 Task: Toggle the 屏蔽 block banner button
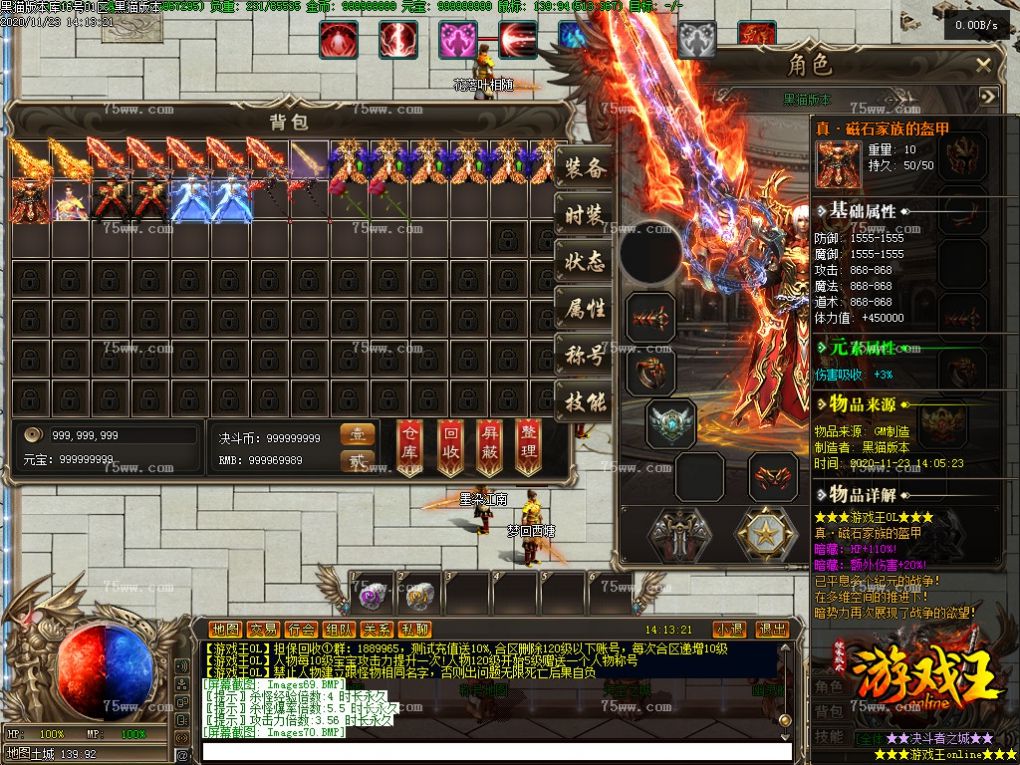click(489, 446)
